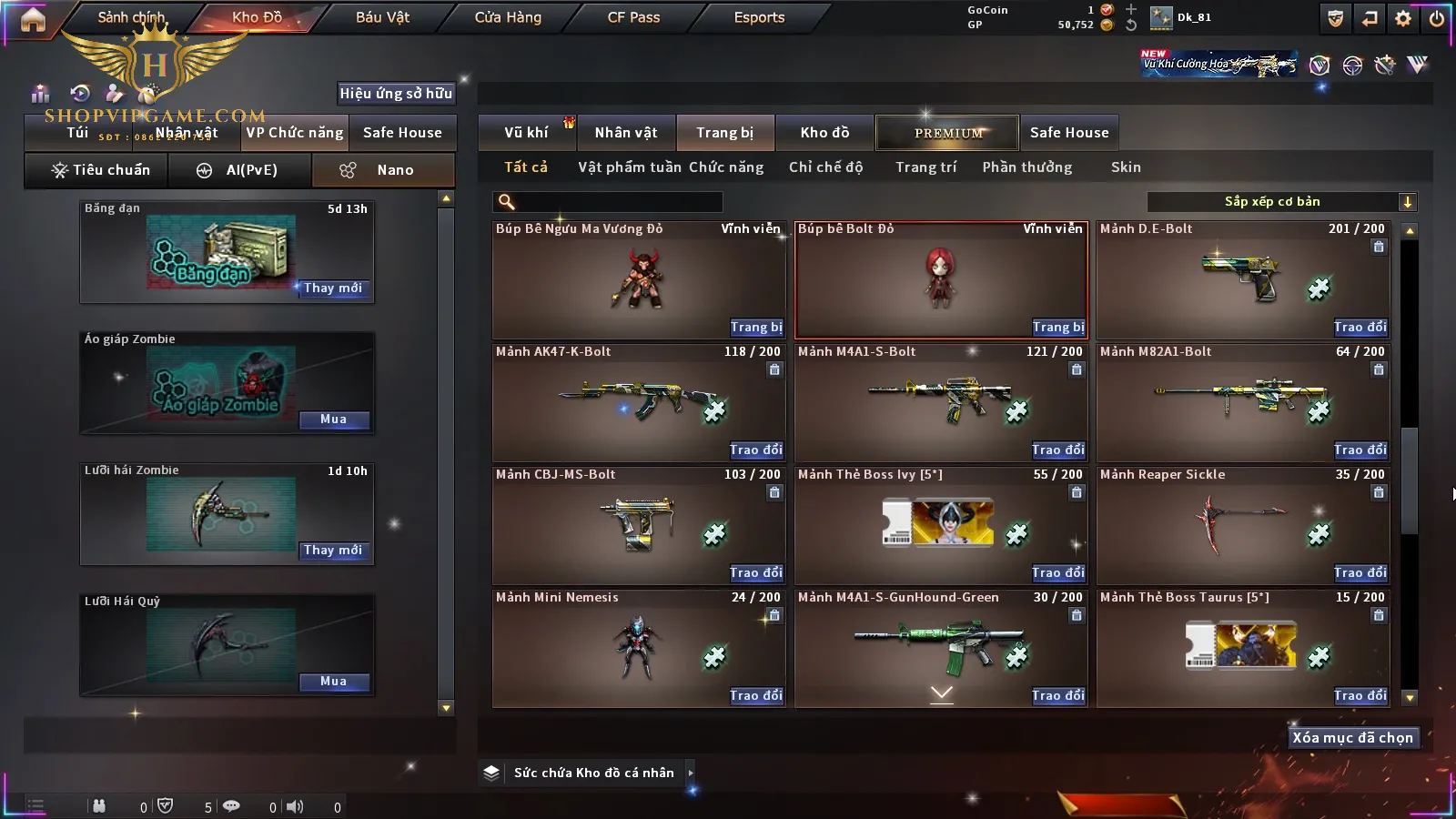Go to Báu Vật menu
The image size is (1456, 819).
(382, 17)
